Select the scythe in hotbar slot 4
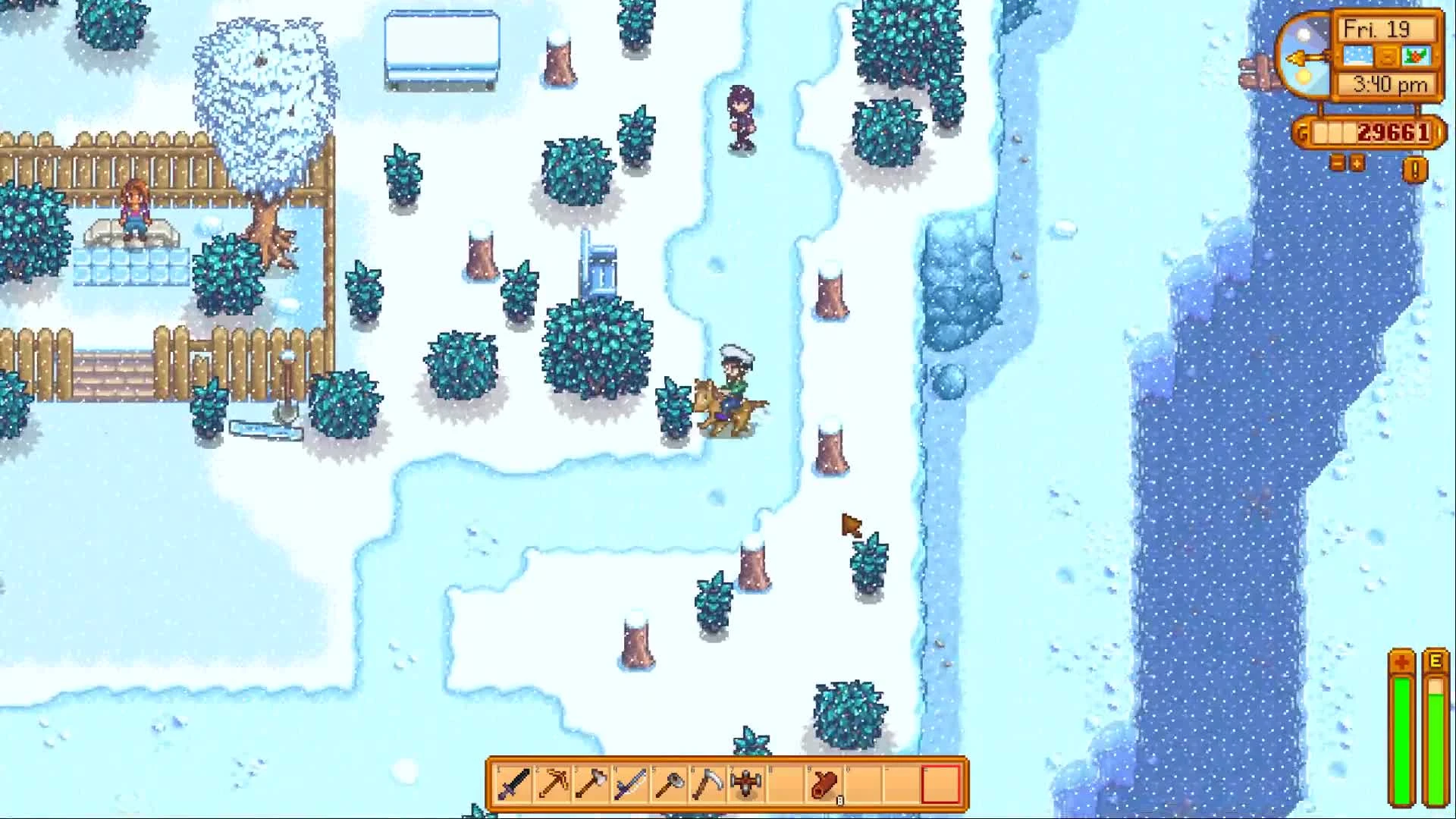1456x819 pixels. pos(630,784)
